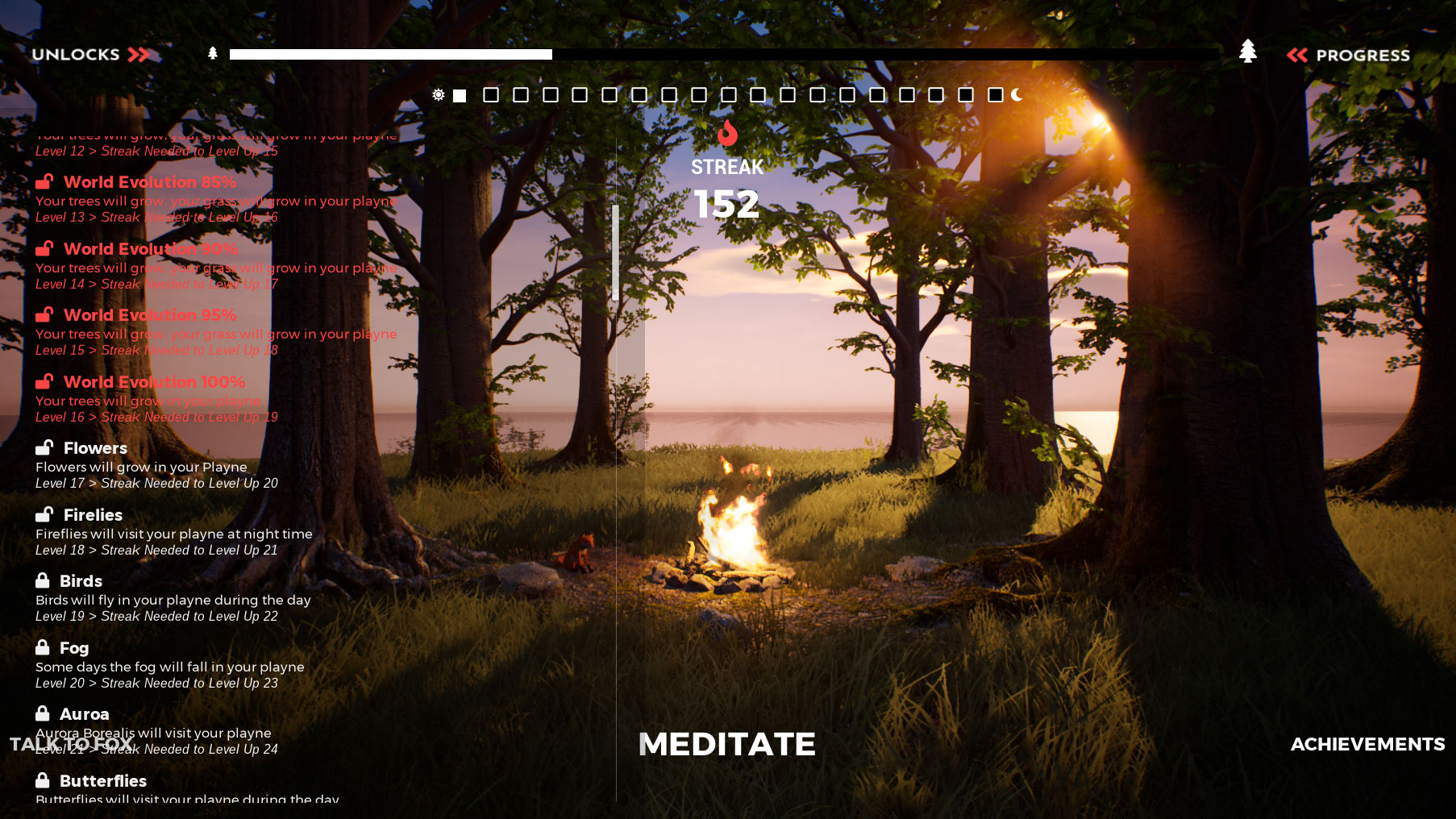The image size is (1456, 819).
Task: Open the MEDITATE option
Action: pyautogui.click(x=726, y=744)
